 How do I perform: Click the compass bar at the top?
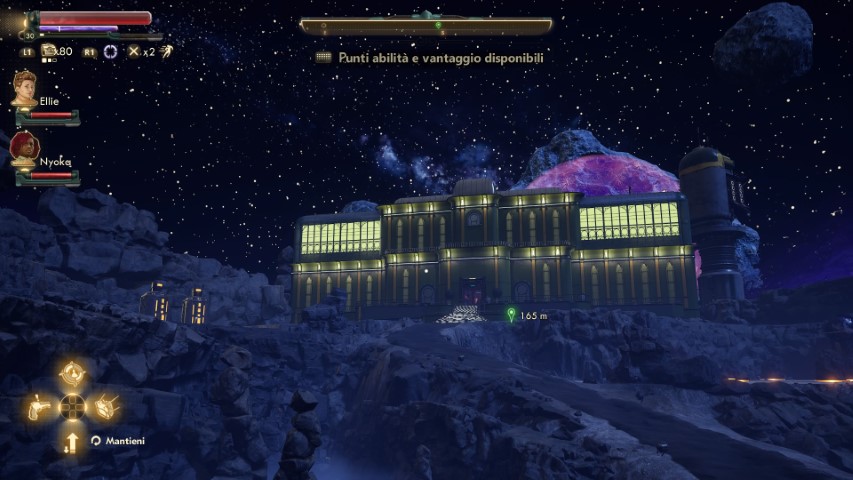[x=426, y=25]
